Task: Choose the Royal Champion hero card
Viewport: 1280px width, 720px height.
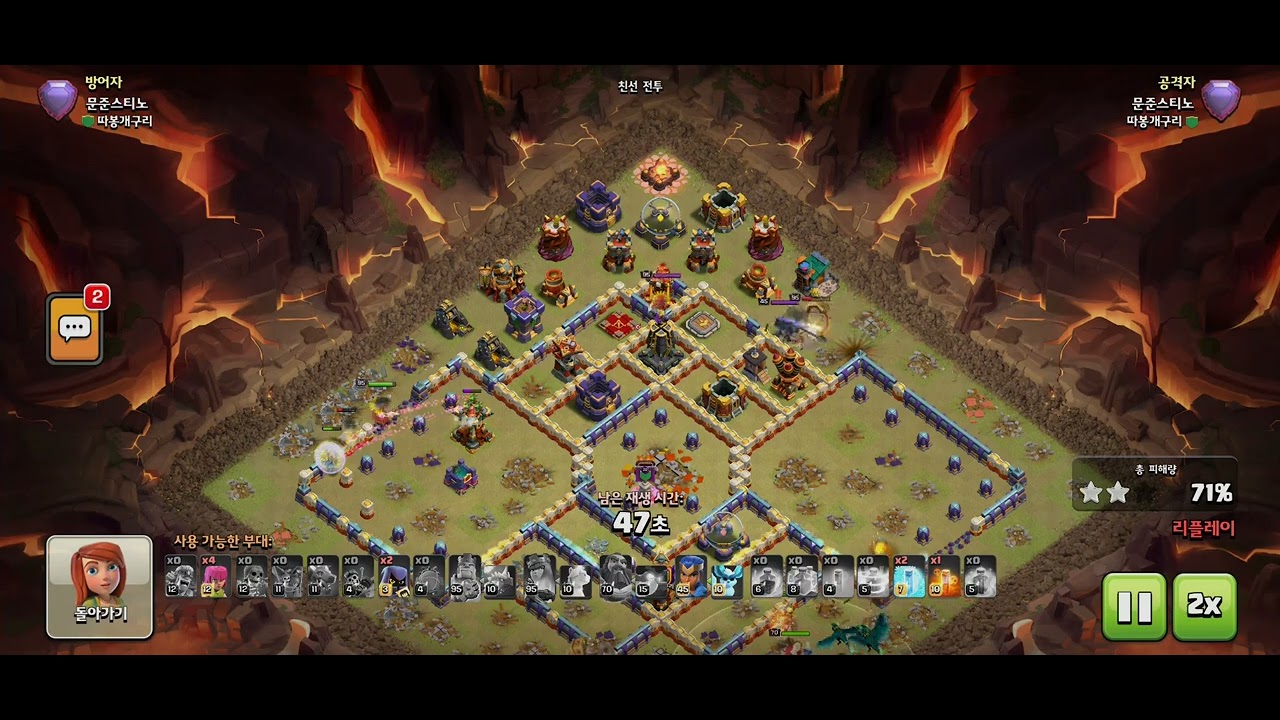Action: pos(691,576)
